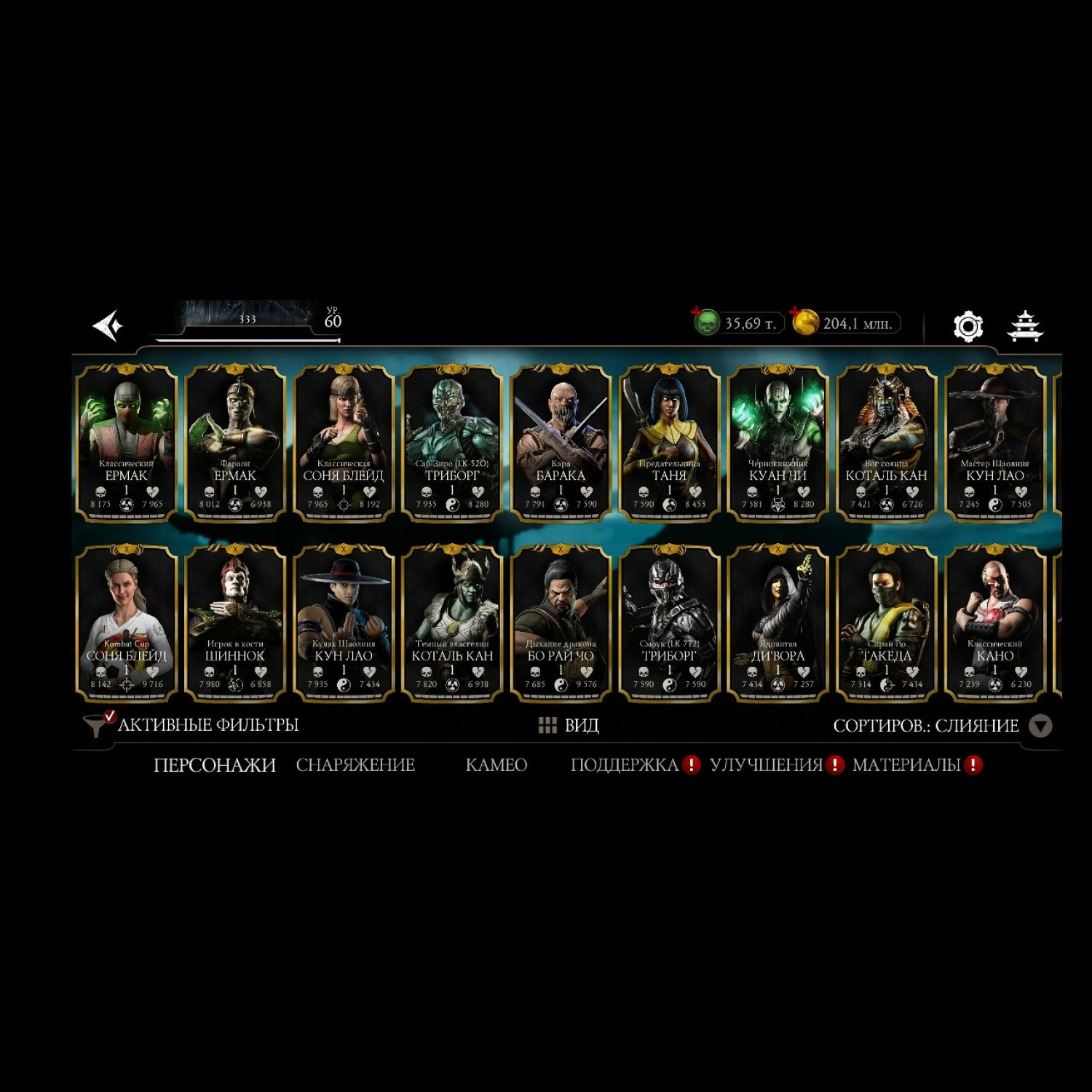This screenshot has height=1092, width=1092.
Task: Select the Классический Ермак card
Action: [x=127, y=443]
